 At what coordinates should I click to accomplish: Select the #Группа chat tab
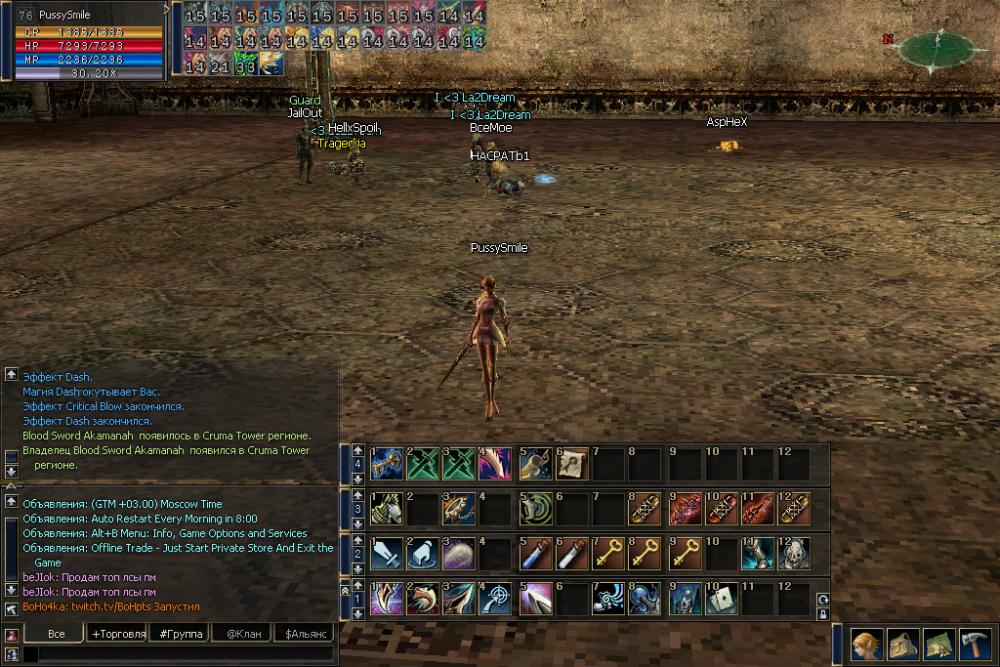click(180, 634)
